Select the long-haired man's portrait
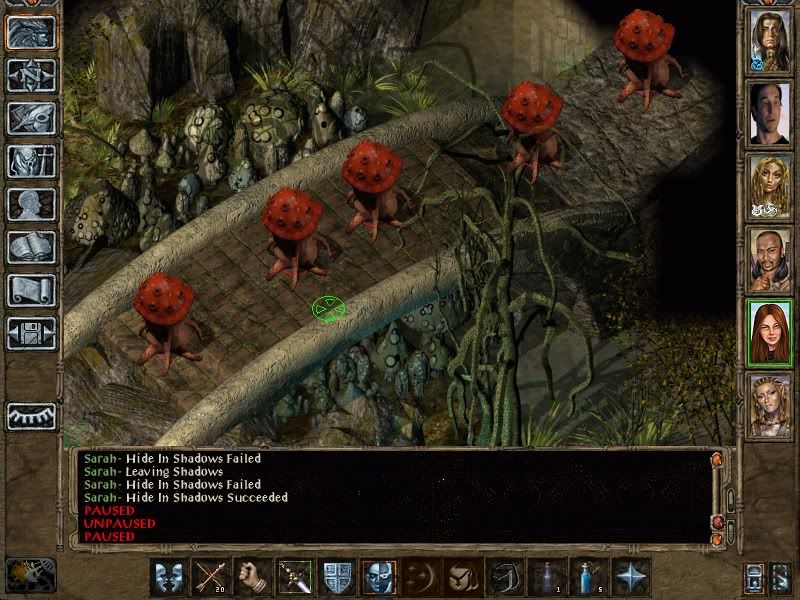The width and height of the screenshot is (800, 600). 770,40
